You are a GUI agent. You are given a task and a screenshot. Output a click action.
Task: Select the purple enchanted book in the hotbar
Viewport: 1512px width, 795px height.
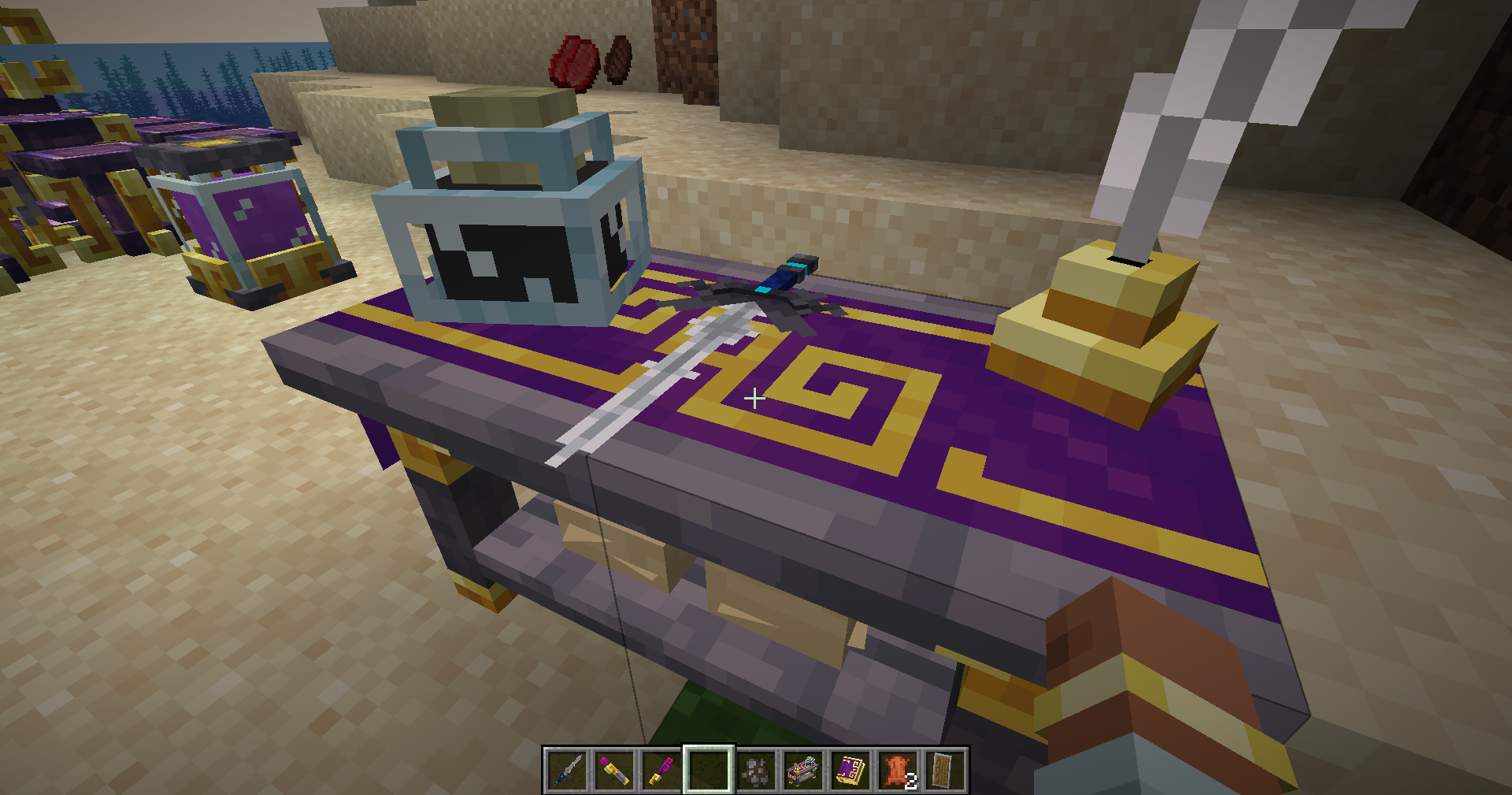pyautogui.click(x=851, y=770)
